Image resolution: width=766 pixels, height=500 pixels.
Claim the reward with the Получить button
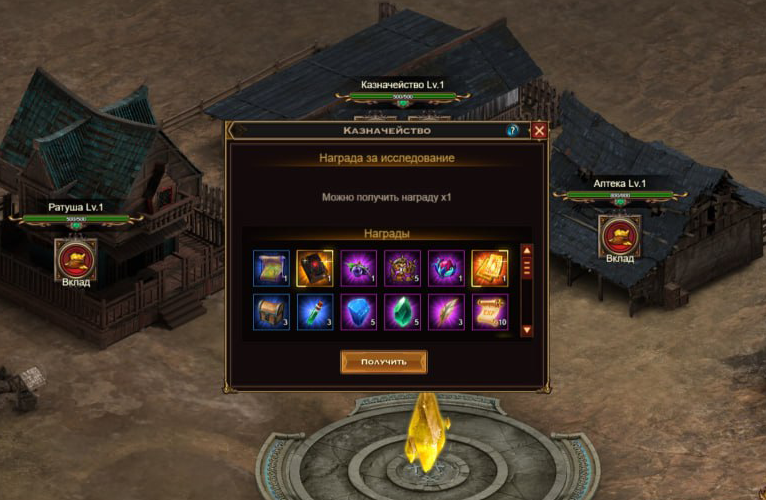pyautogui.click(x=383, y=361)
